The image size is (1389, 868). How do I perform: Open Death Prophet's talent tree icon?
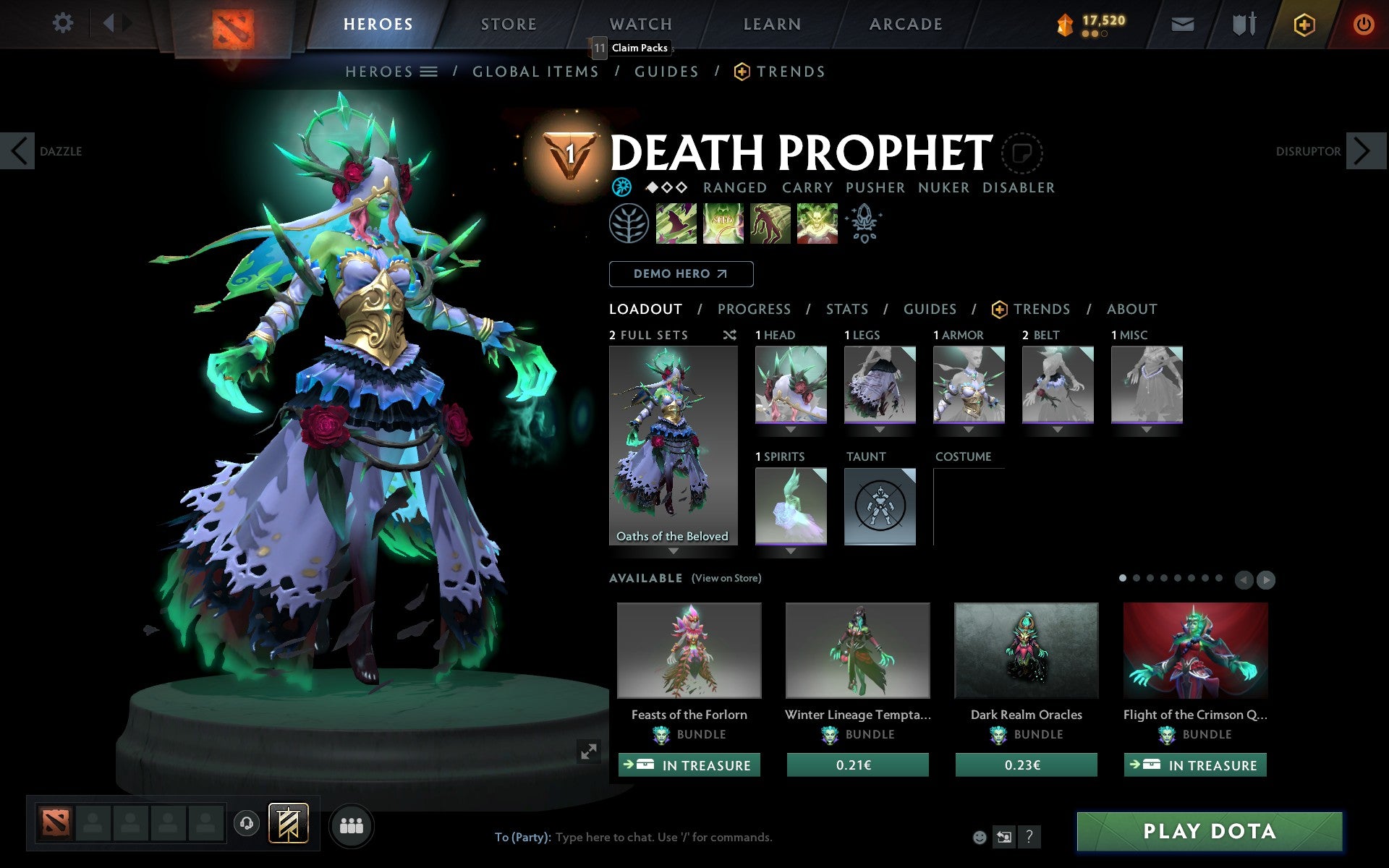[x=630, y=224]
